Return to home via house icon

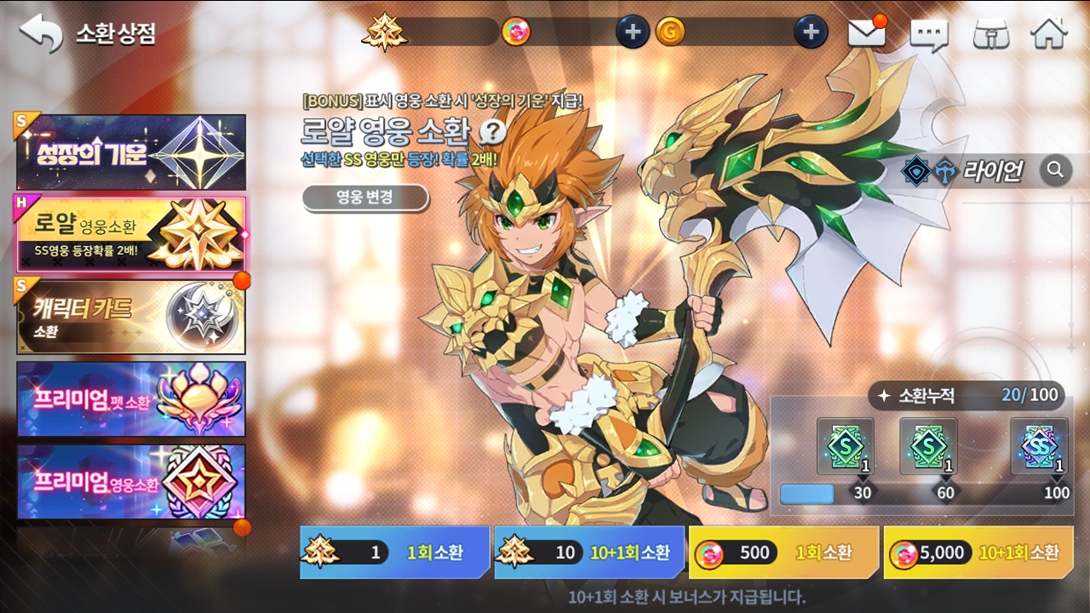click(x=1049, y=33)
